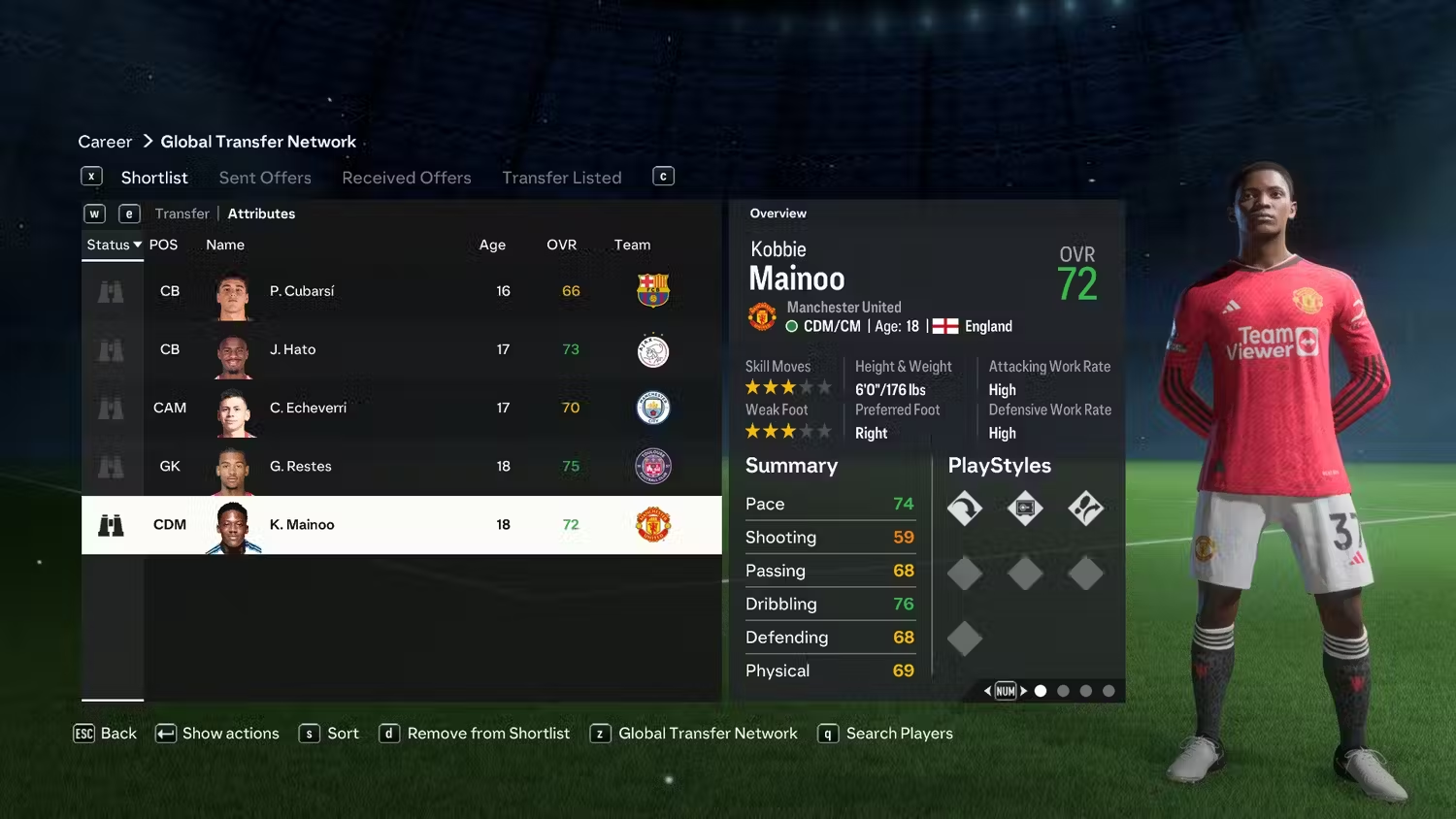Open the Sort option
The height and width of the screenshot is (819, 1456).
(330, 734)
